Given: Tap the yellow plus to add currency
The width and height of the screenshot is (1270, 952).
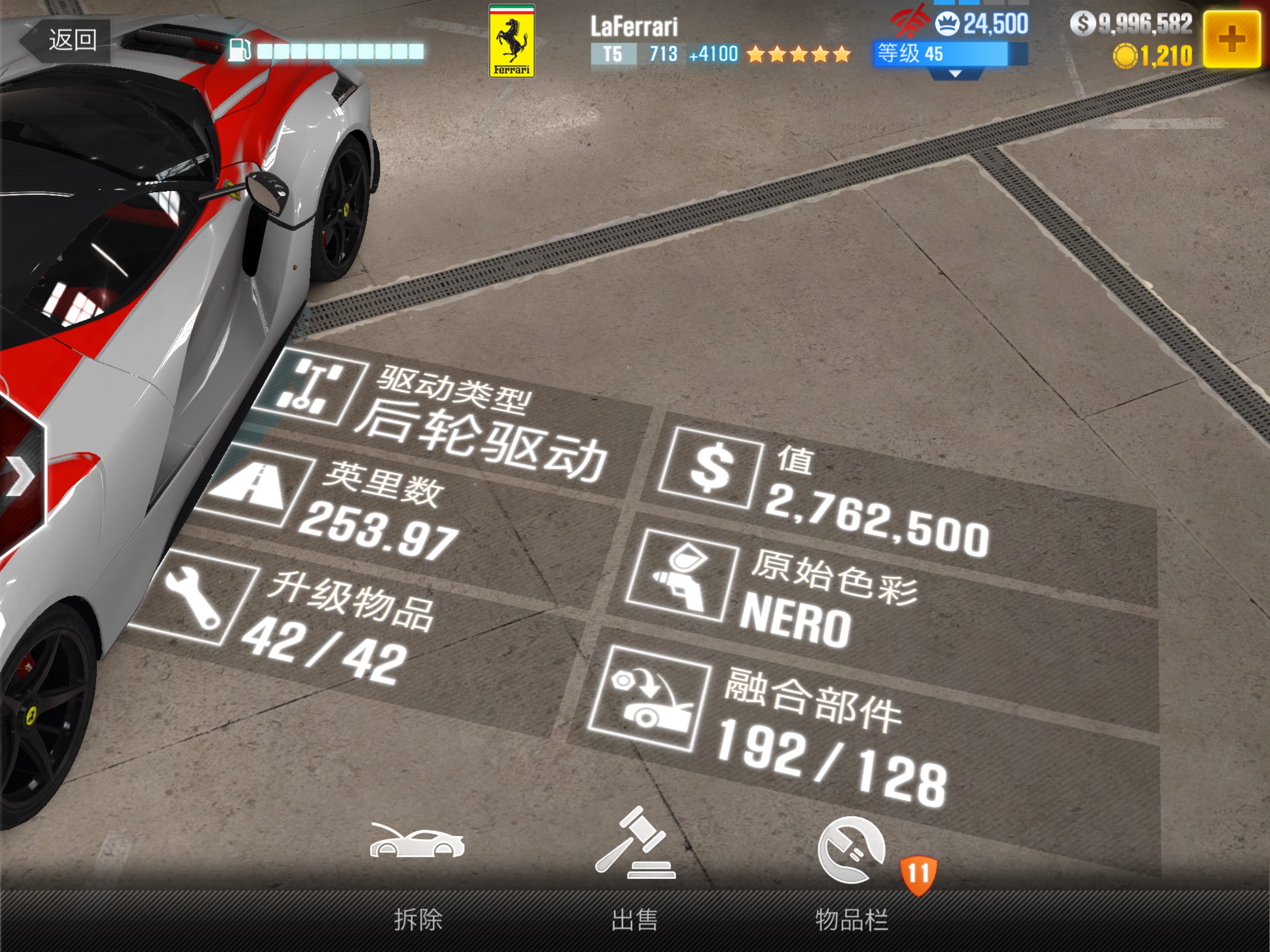Looking at the screenshot, I should pos(1231,39).
